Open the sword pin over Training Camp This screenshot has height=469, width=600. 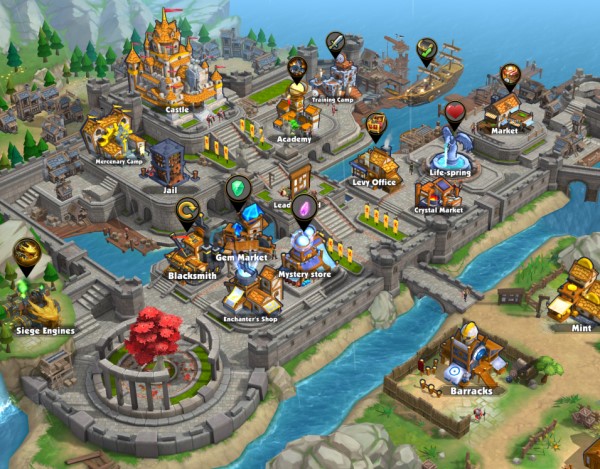pos(336,43)
